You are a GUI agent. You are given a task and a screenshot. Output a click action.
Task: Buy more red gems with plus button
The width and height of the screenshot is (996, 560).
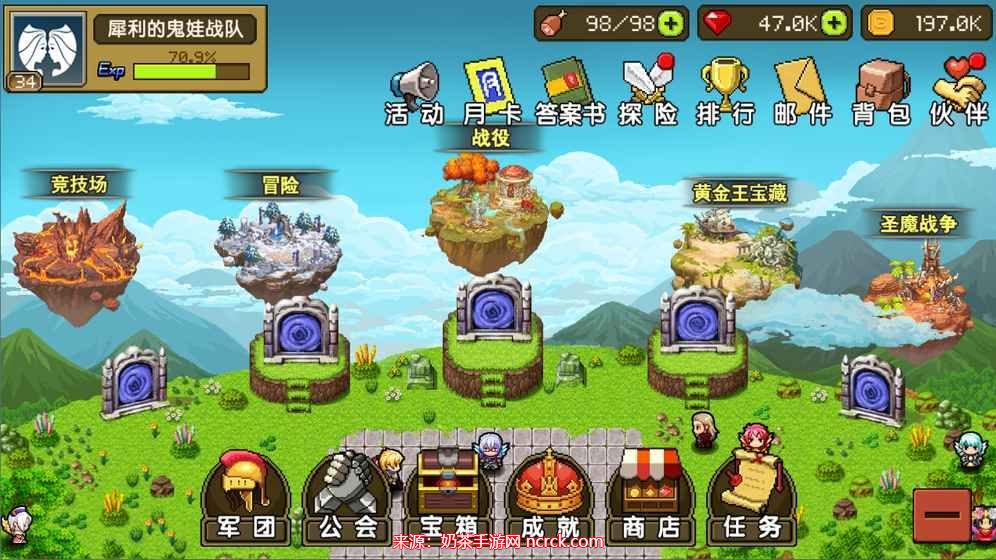click(835, 23)
